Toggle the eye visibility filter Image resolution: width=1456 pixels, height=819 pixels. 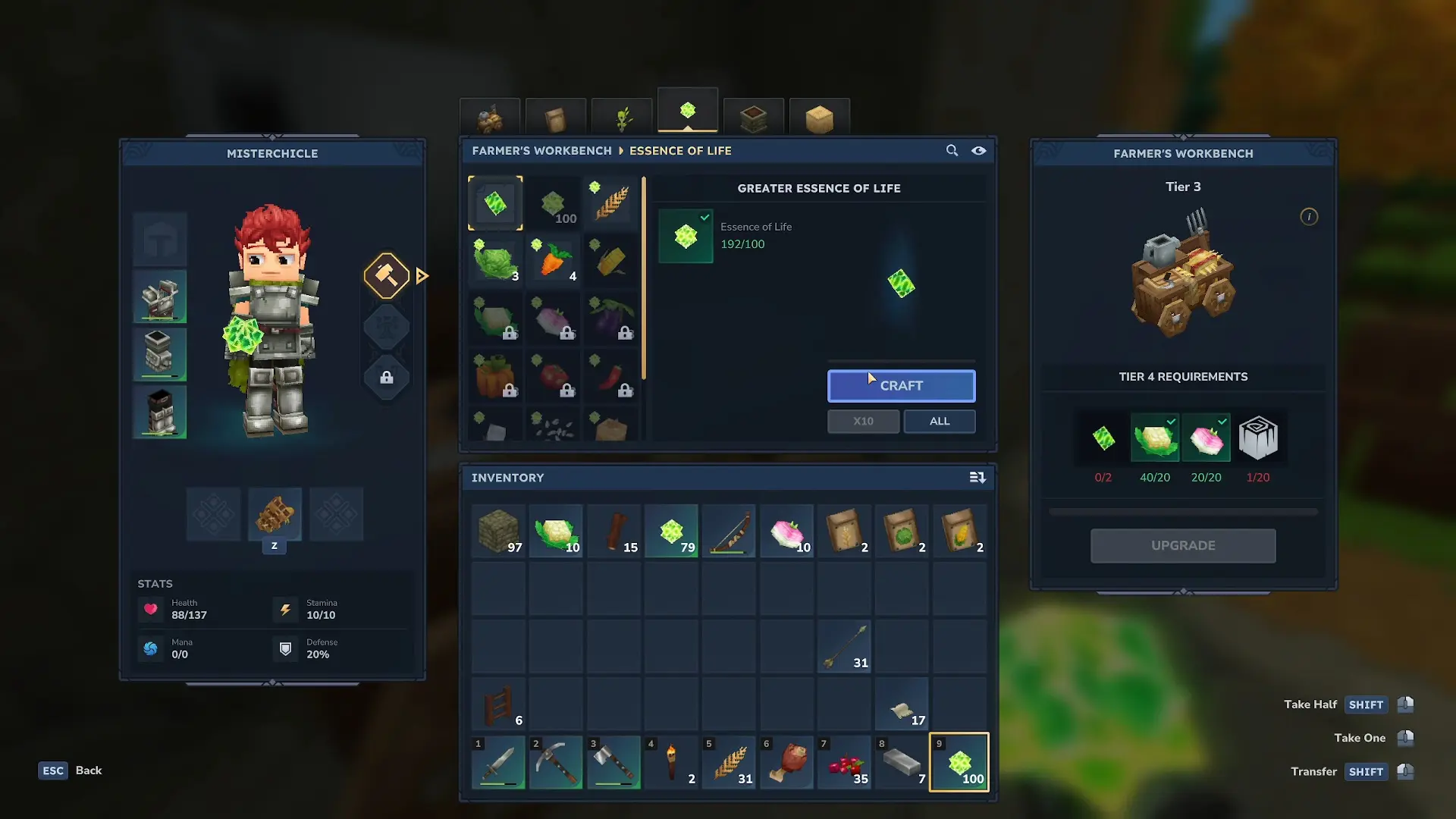tap(979, 151)
